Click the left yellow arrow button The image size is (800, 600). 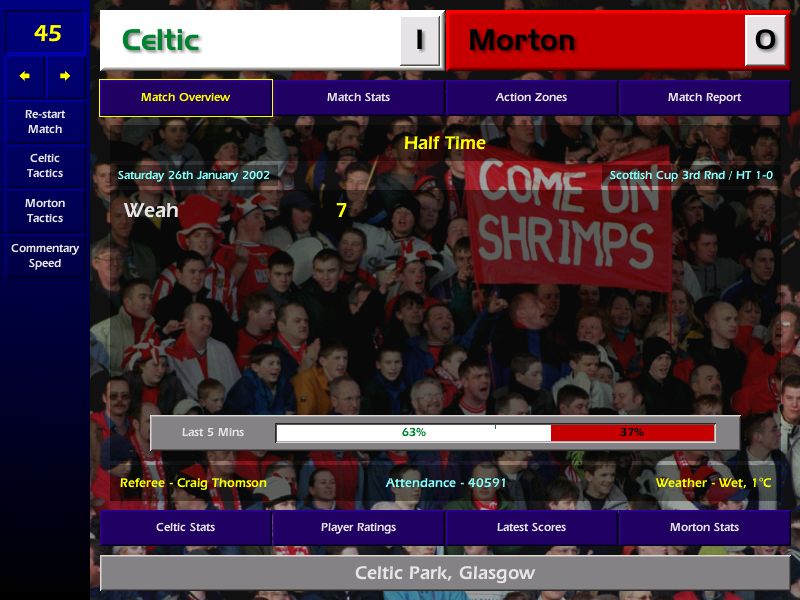point(25,76)
